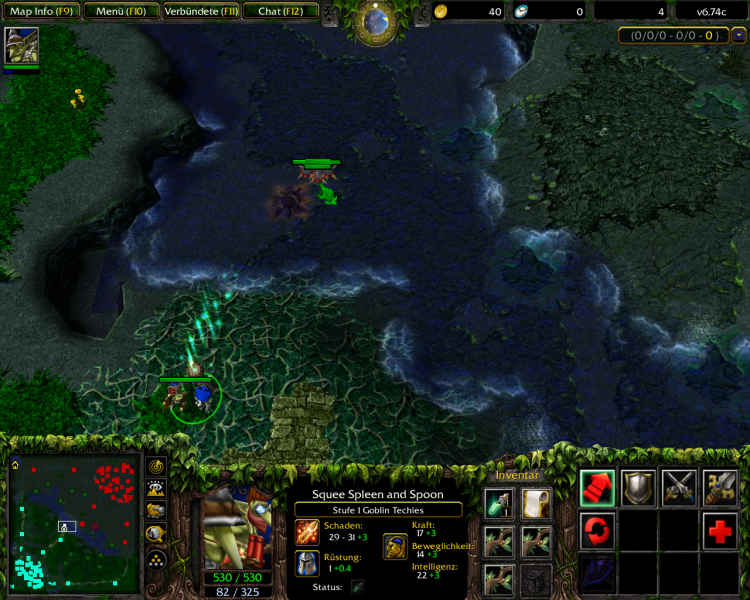Toggle minimap terrain display button
750x600 pixels.
click(156, 489)
